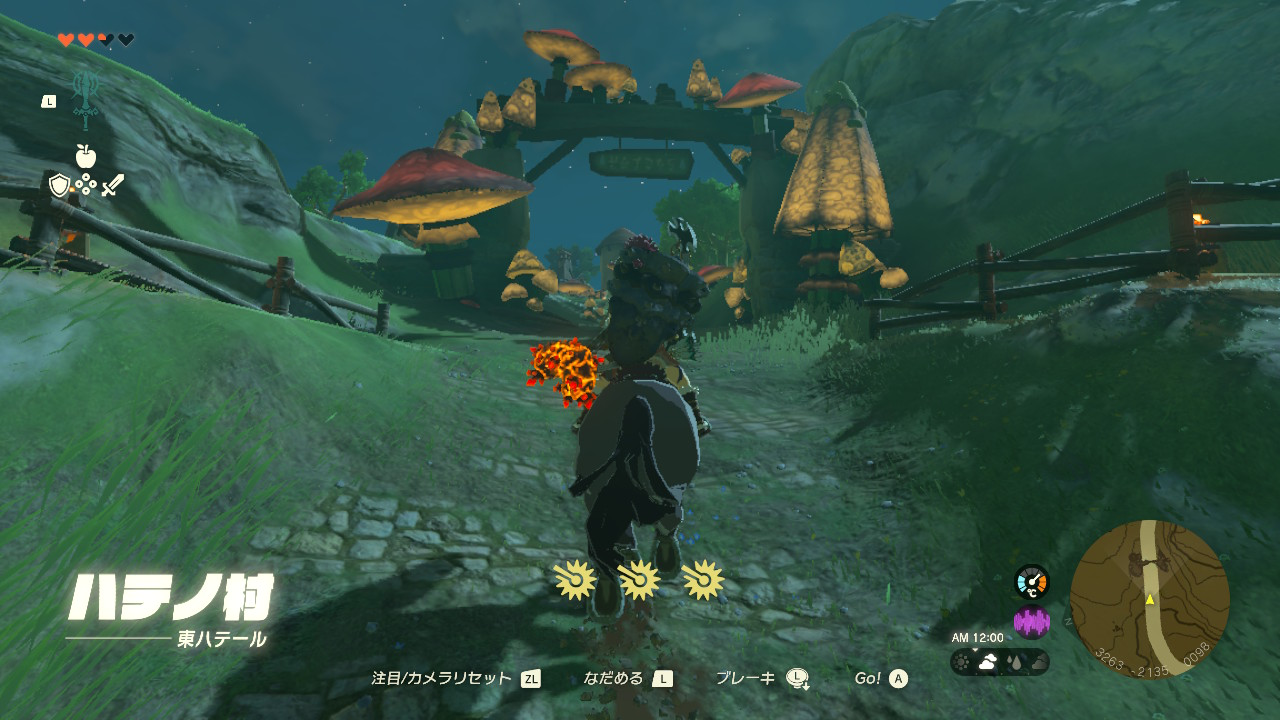Select the champion sword ability icon
Screen dimensions: 1280x720
coord(86,96)
